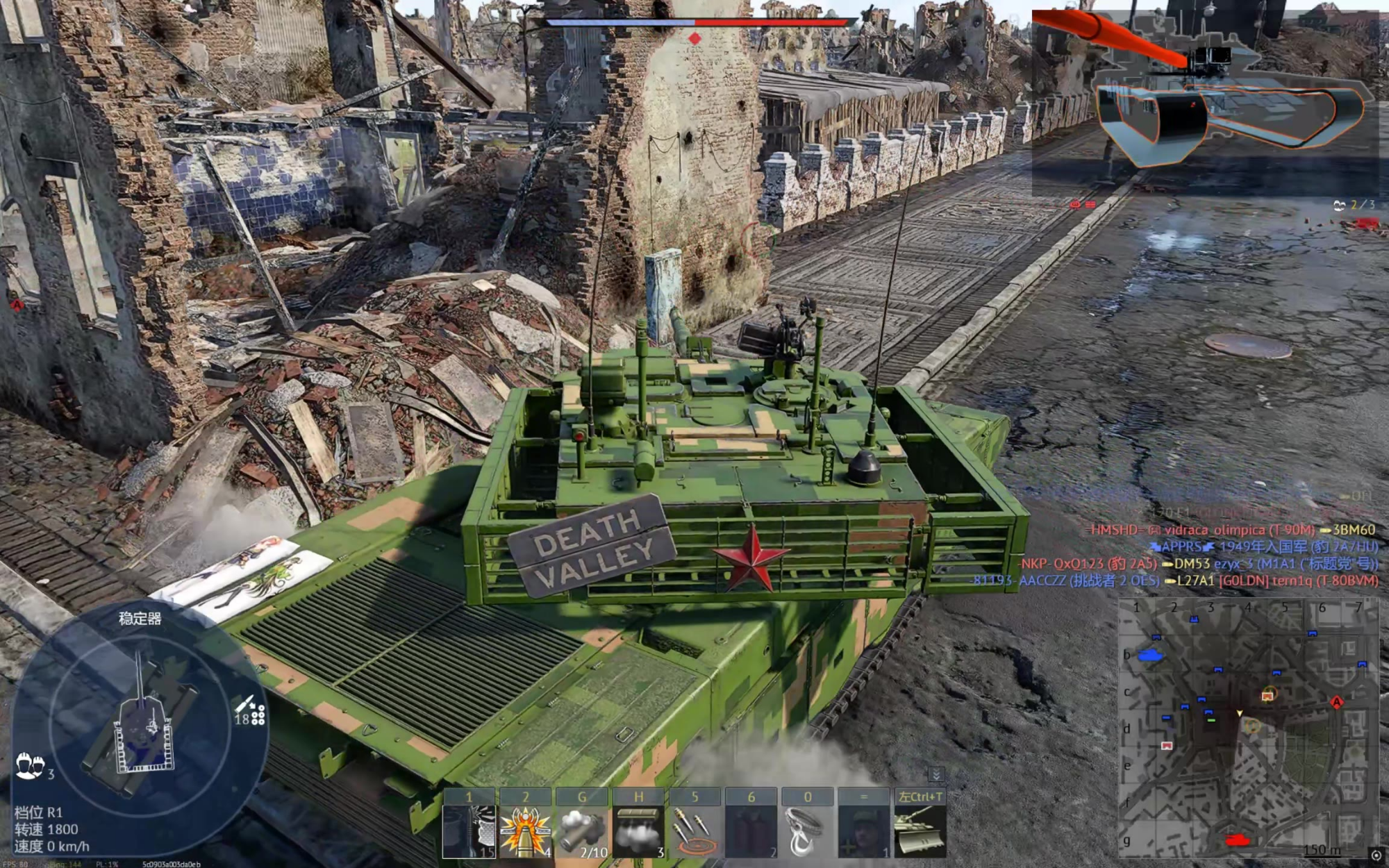Use the fire extinguisher slot
This screenshot has width=1389, height=868.
tap(751, 830)
